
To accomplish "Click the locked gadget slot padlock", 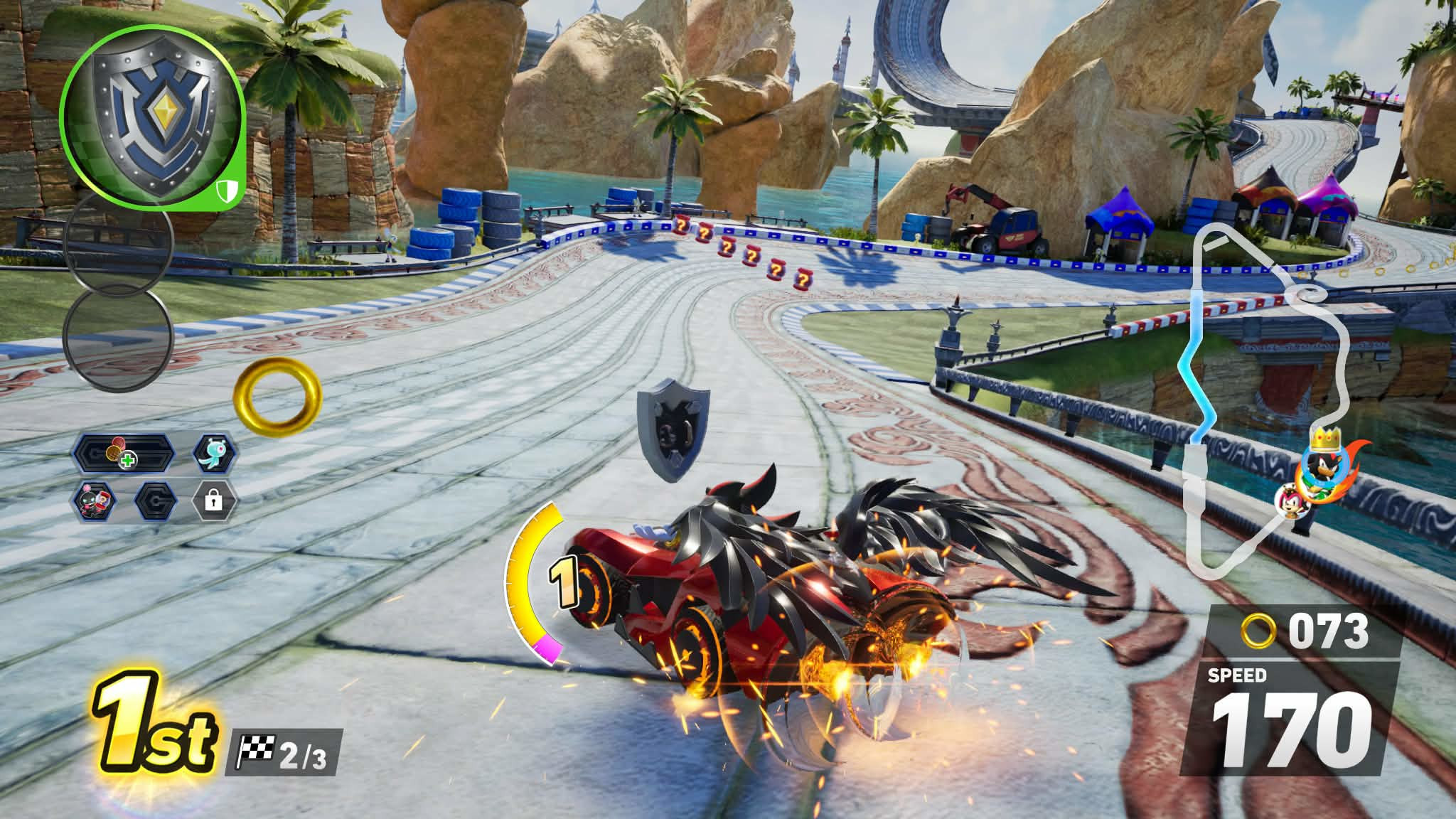I will click(213, 501).
